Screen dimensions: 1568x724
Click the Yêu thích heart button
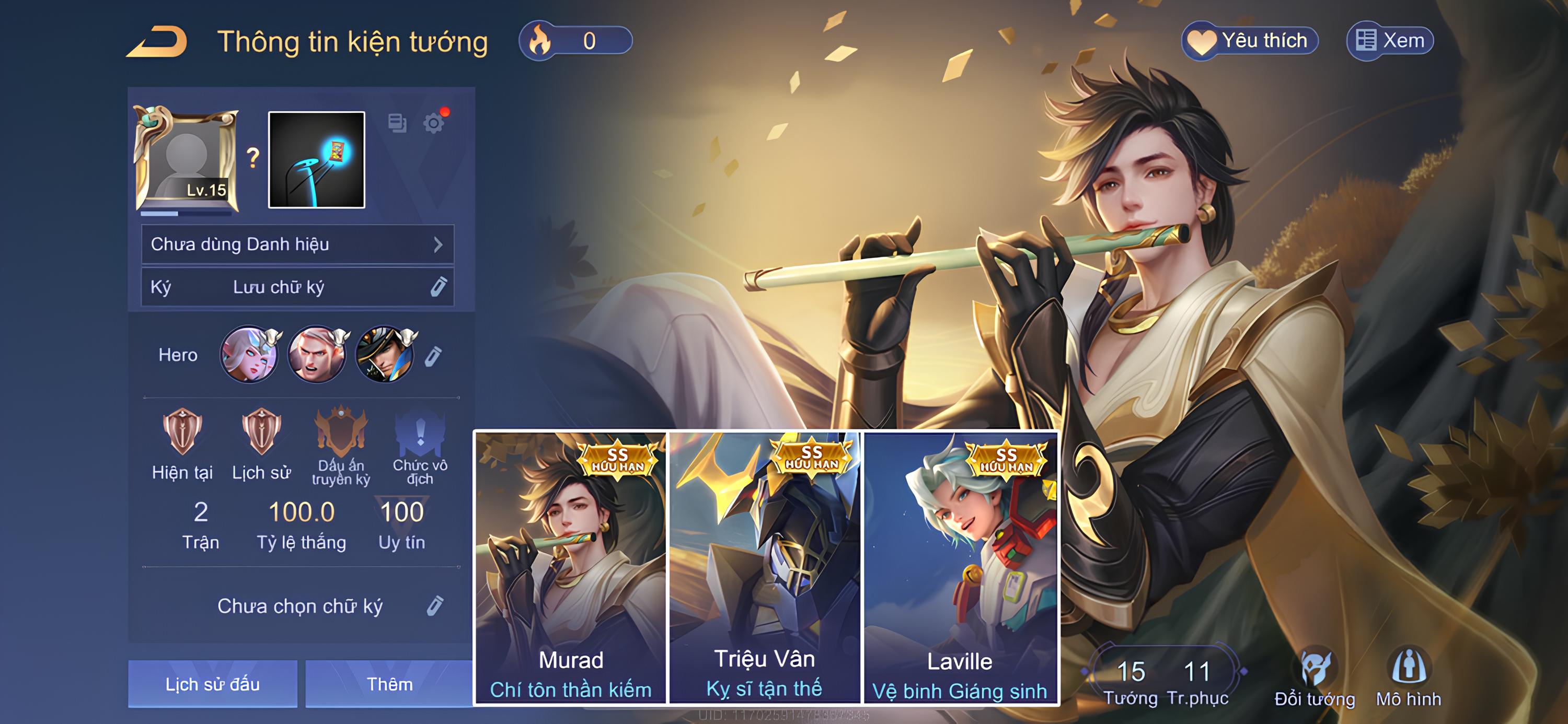point(1250,41)
